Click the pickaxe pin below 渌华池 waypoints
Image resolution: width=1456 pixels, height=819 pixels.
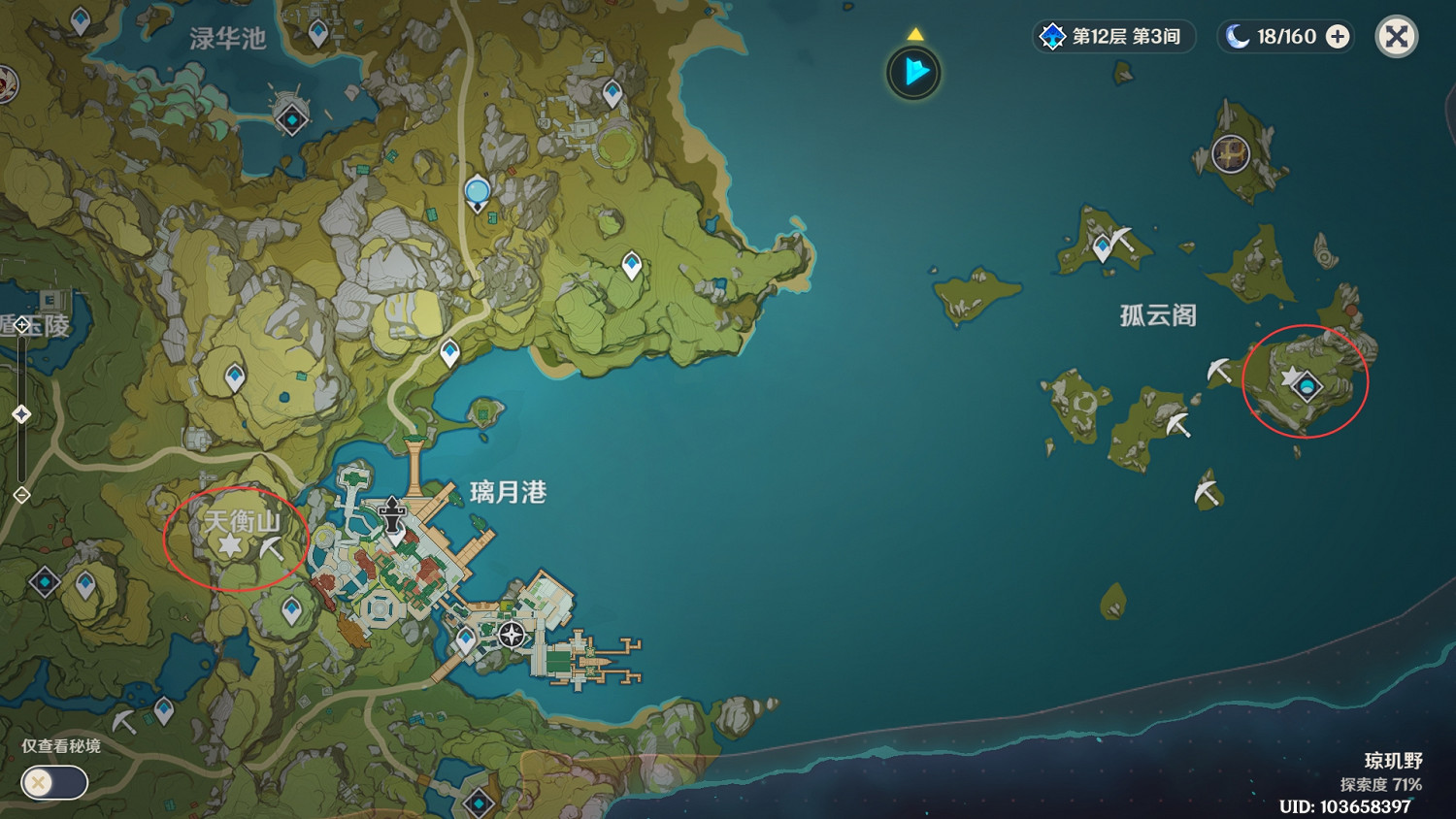(x=126, y=721)
